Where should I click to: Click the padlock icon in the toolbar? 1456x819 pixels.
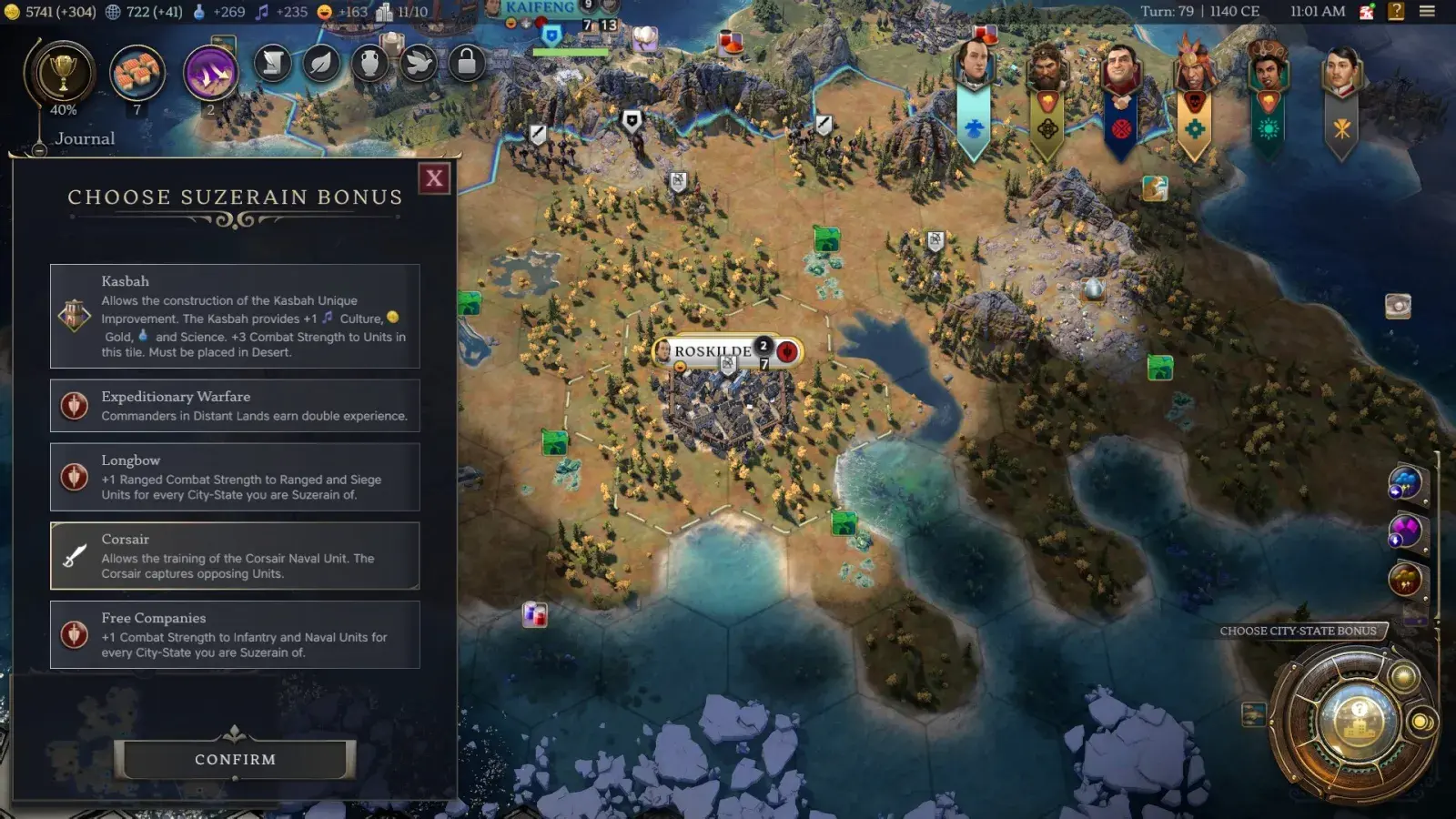(x=468, y=64)
